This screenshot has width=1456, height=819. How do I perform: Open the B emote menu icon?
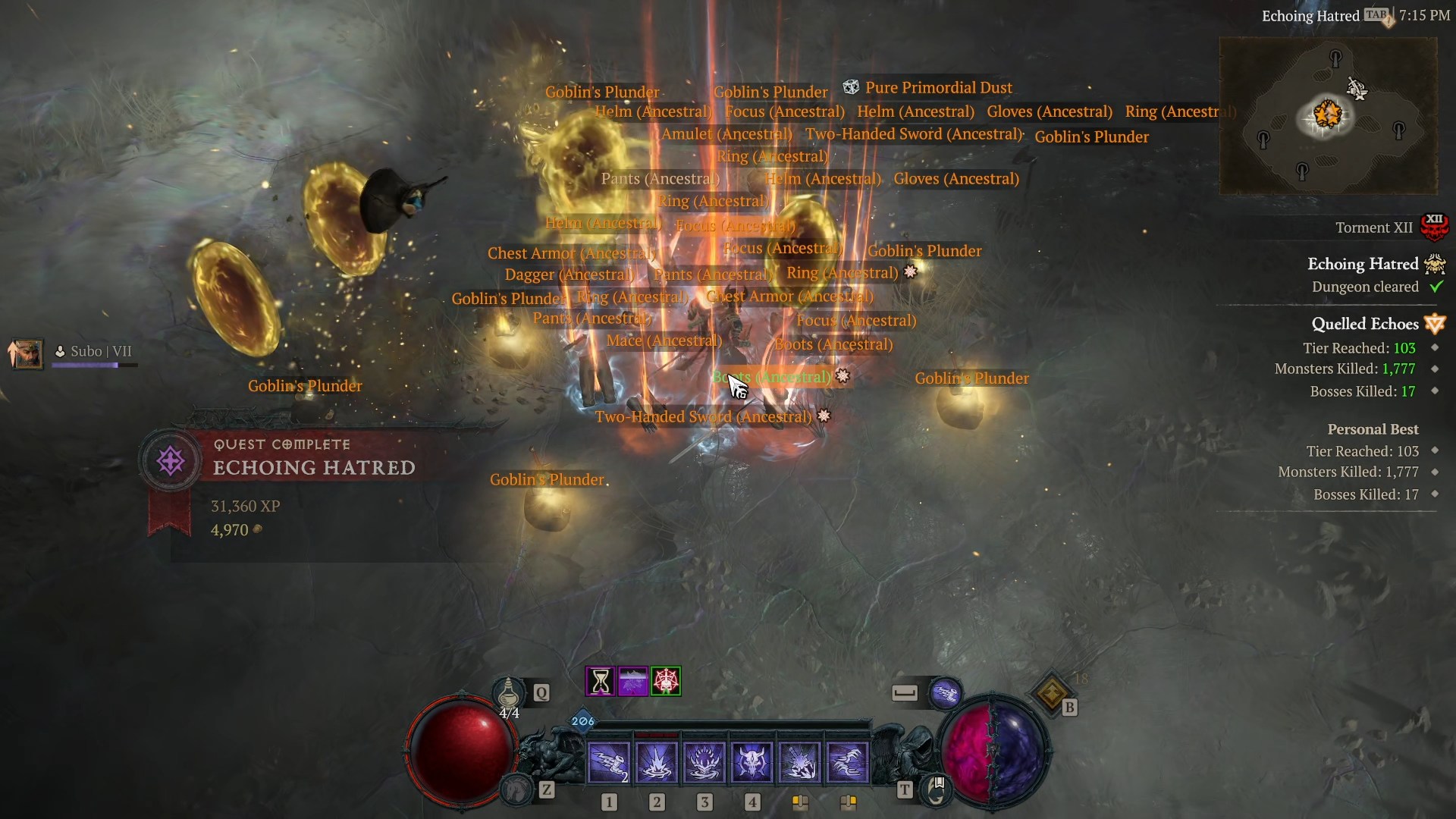[x=1051, y=692]
